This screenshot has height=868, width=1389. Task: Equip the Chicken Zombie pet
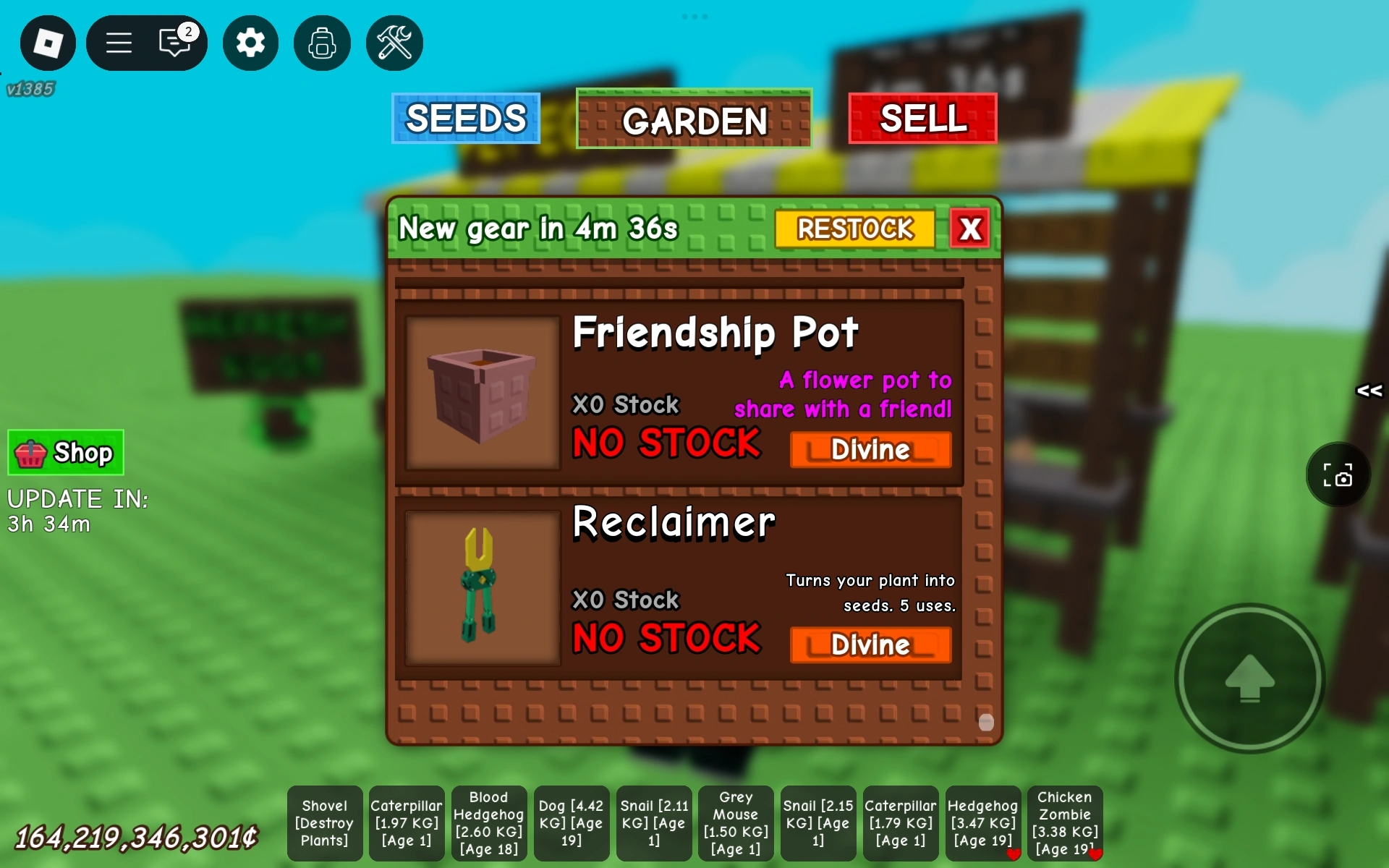pyautogui.click(x=1065, y=823)
